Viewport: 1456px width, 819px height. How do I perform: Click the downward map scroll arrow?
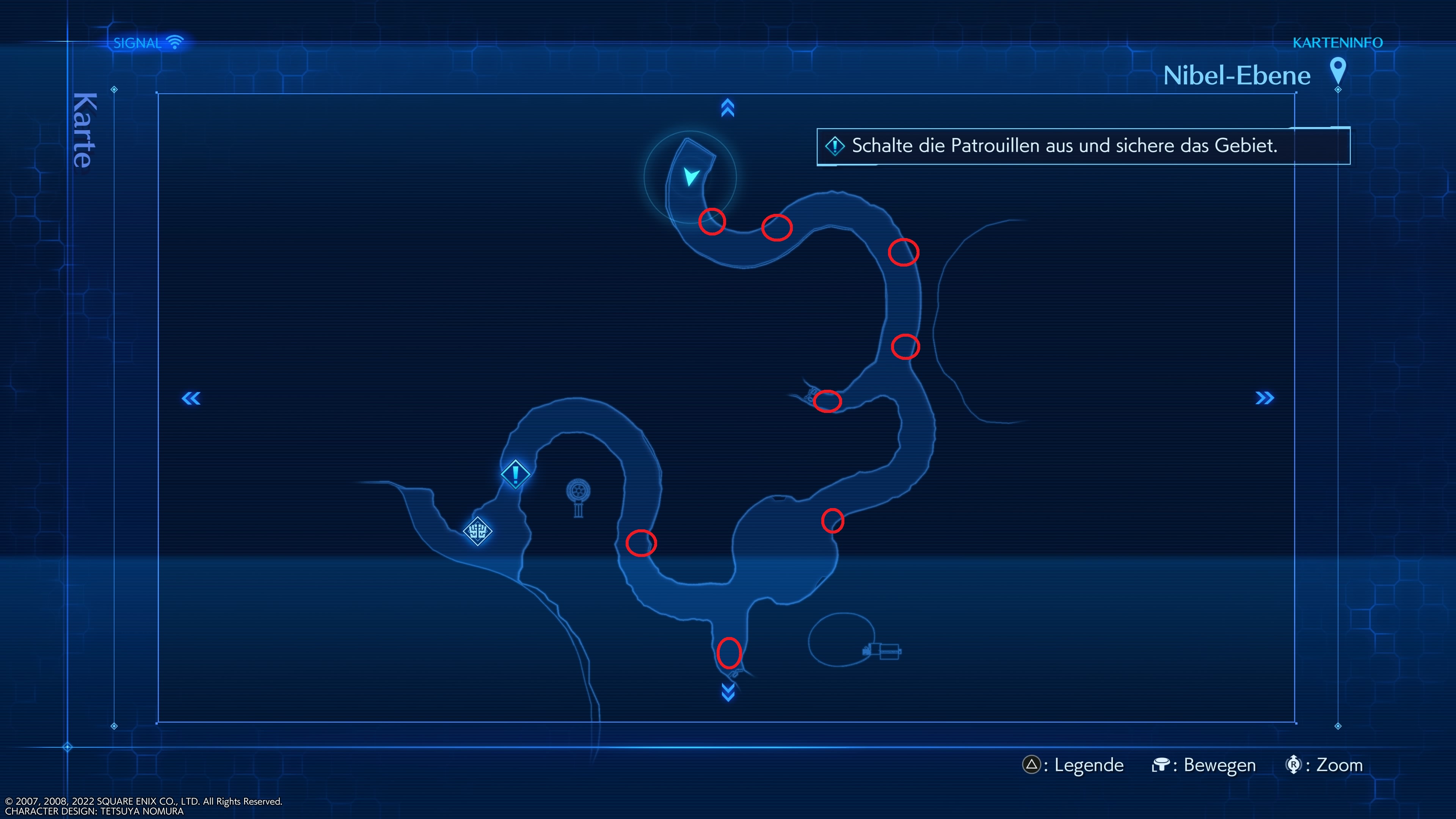click(x=728, y=692)
